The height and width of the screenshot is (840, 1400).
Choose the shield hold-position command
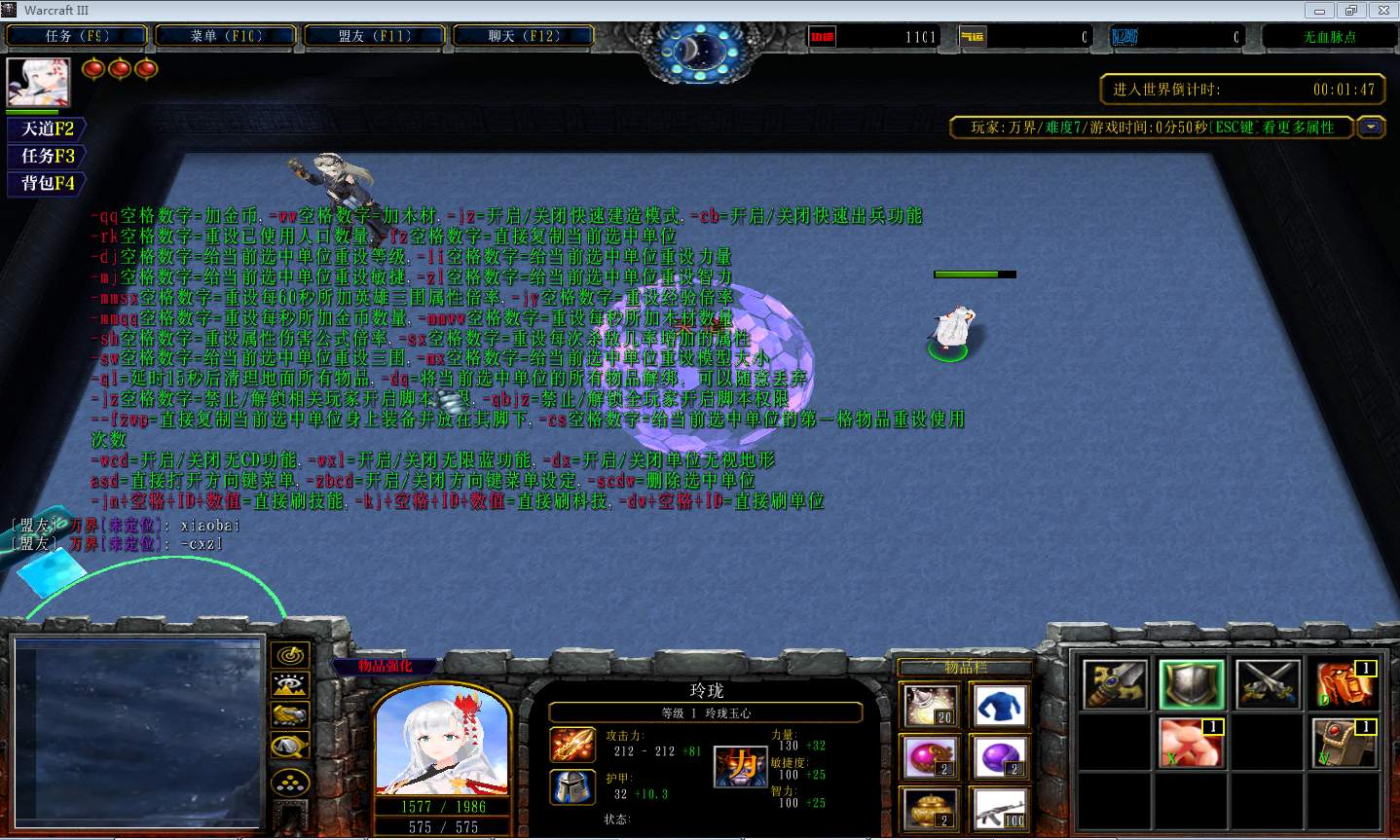(x=1192, y=684)
